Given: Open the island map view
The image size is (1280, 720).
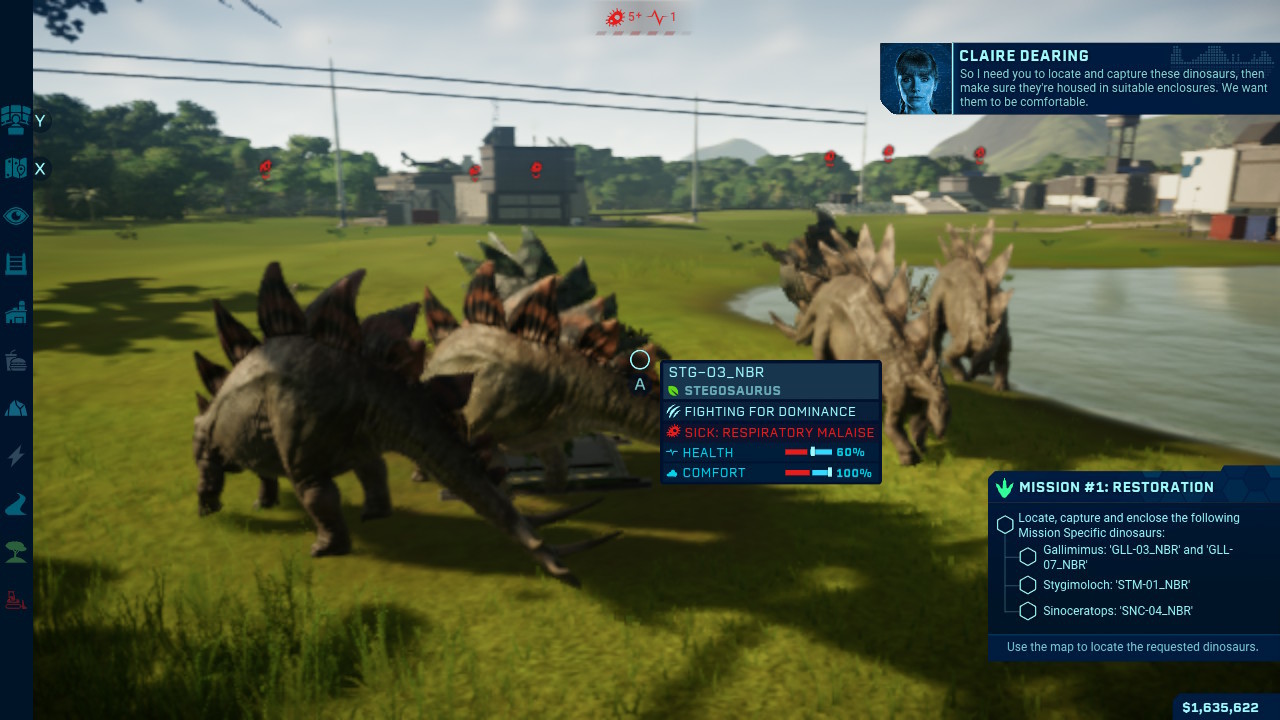Looking at the screenshot, I should [x=15, y=168].
